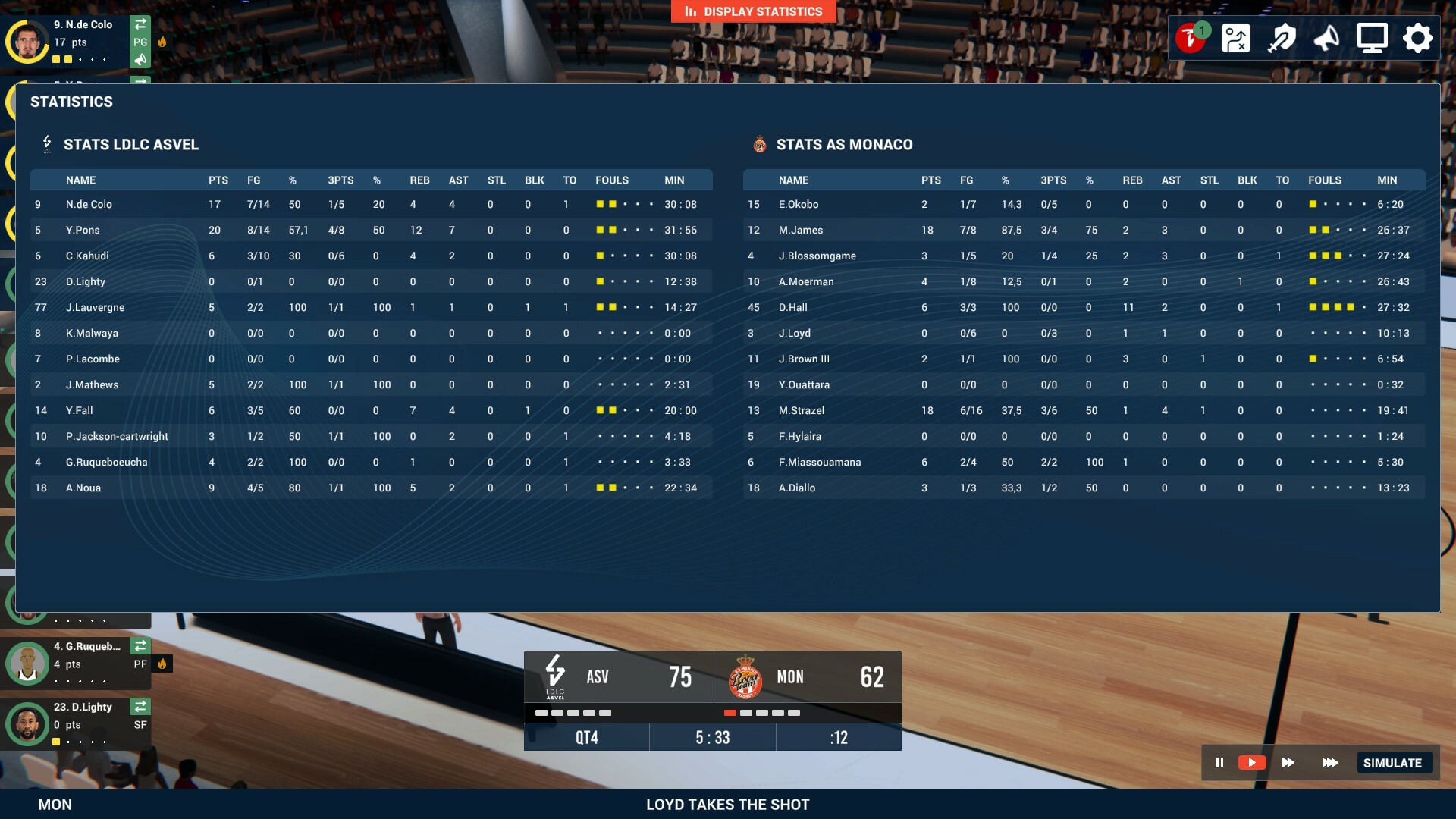This screenshot has width=1456, height=819.
Task: Select the sword and shield defense icon
Action: (x=1282, y=38)
